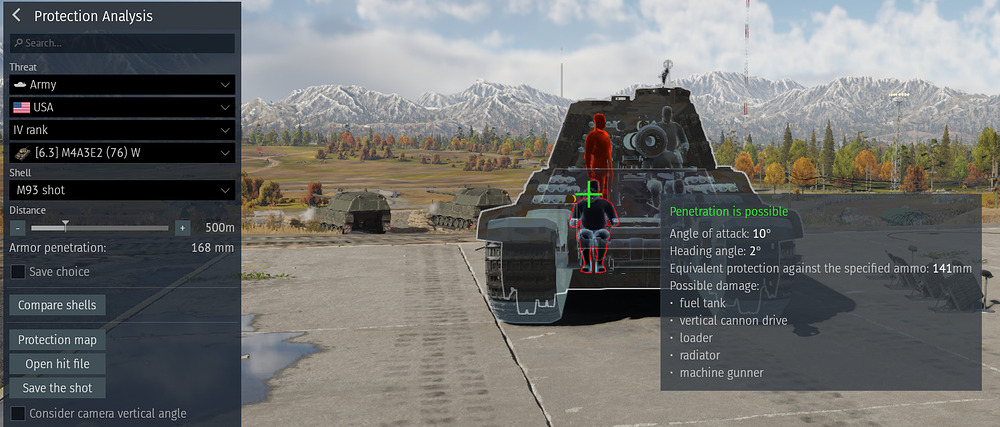Image resolution: width=1000 pixels, height=427 pixels.
Task: Open the M93 shot shell dropdown
Action: 122,190
